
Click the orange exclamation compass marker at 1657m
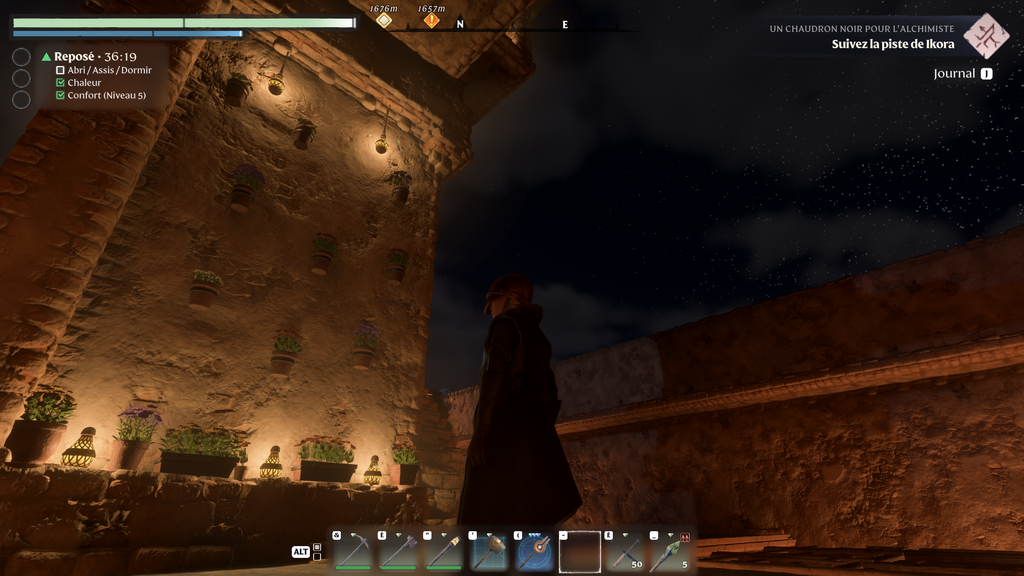point(432,20)
